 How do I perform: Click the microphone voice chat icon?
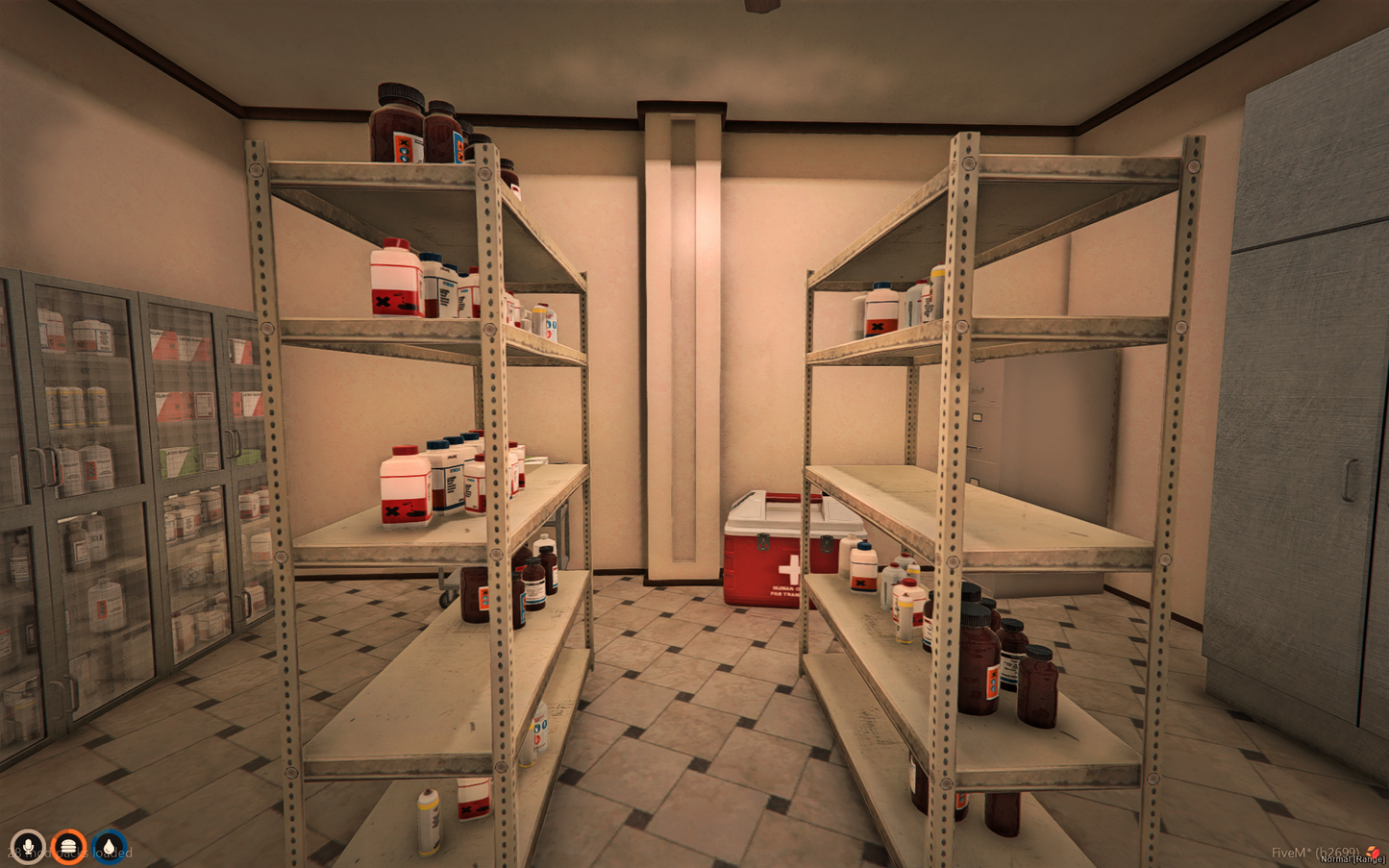(x=27, y=846)
